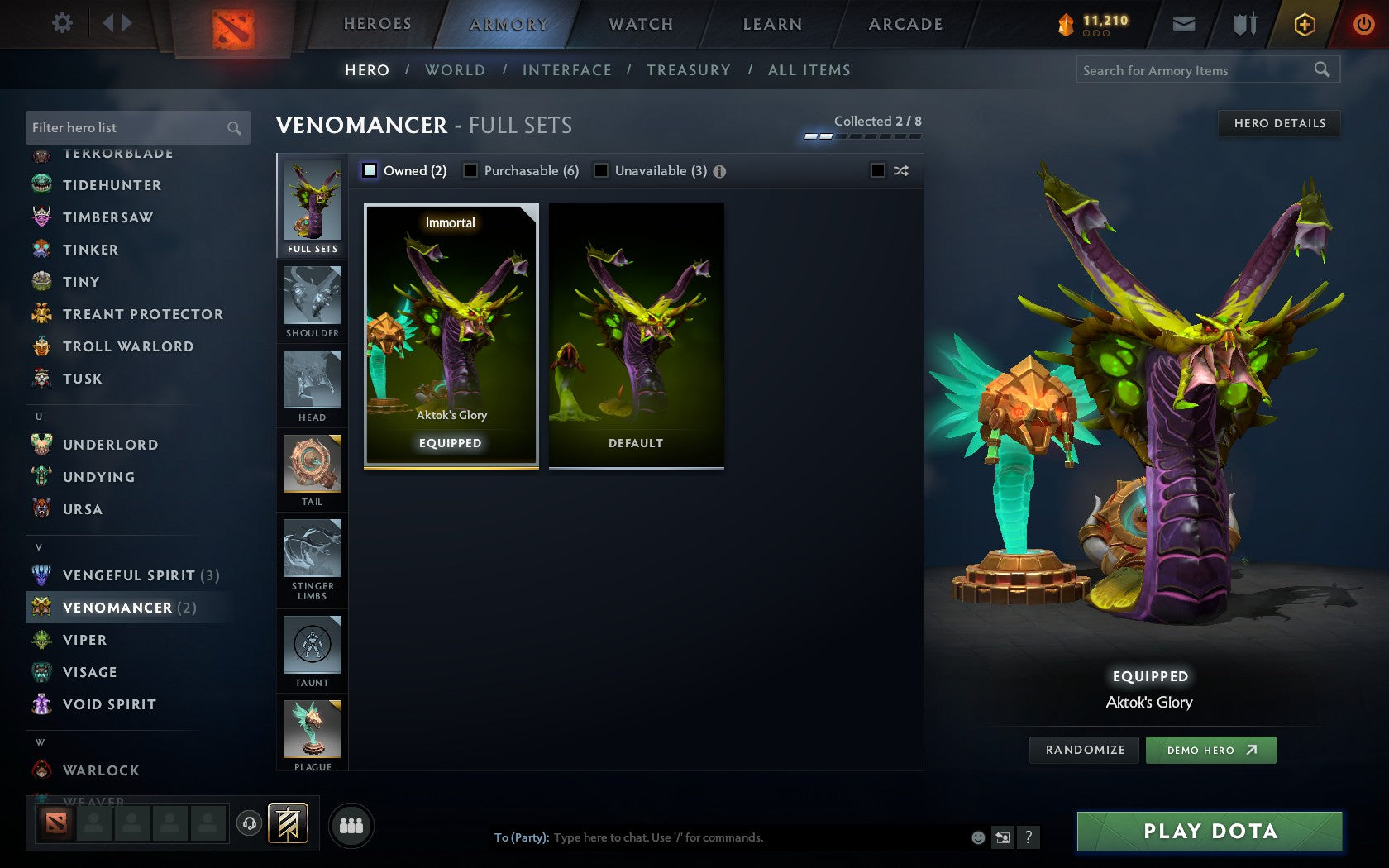Open the help question mark icon
The width and height of the screenshot is (1389, 868).
click(x=1028, y=837)
